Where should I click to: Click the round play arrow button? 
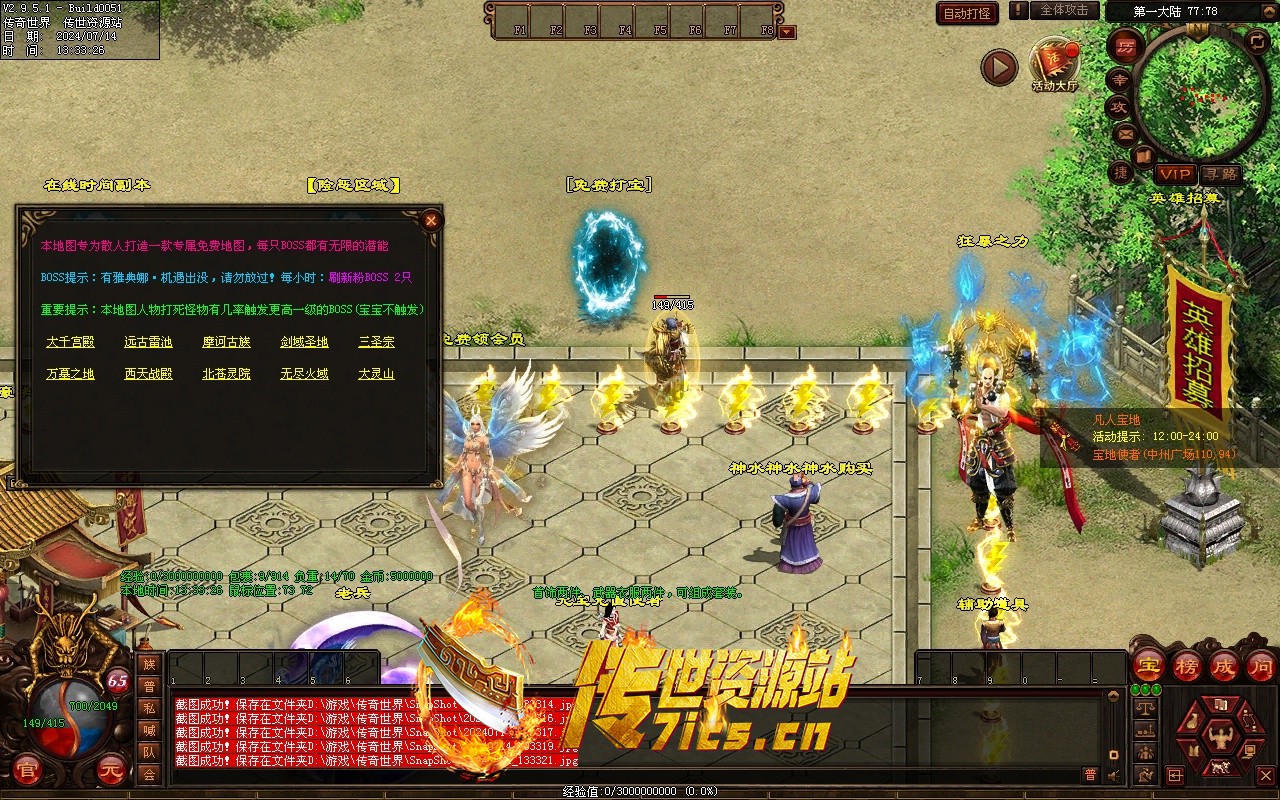coord(998,68)
